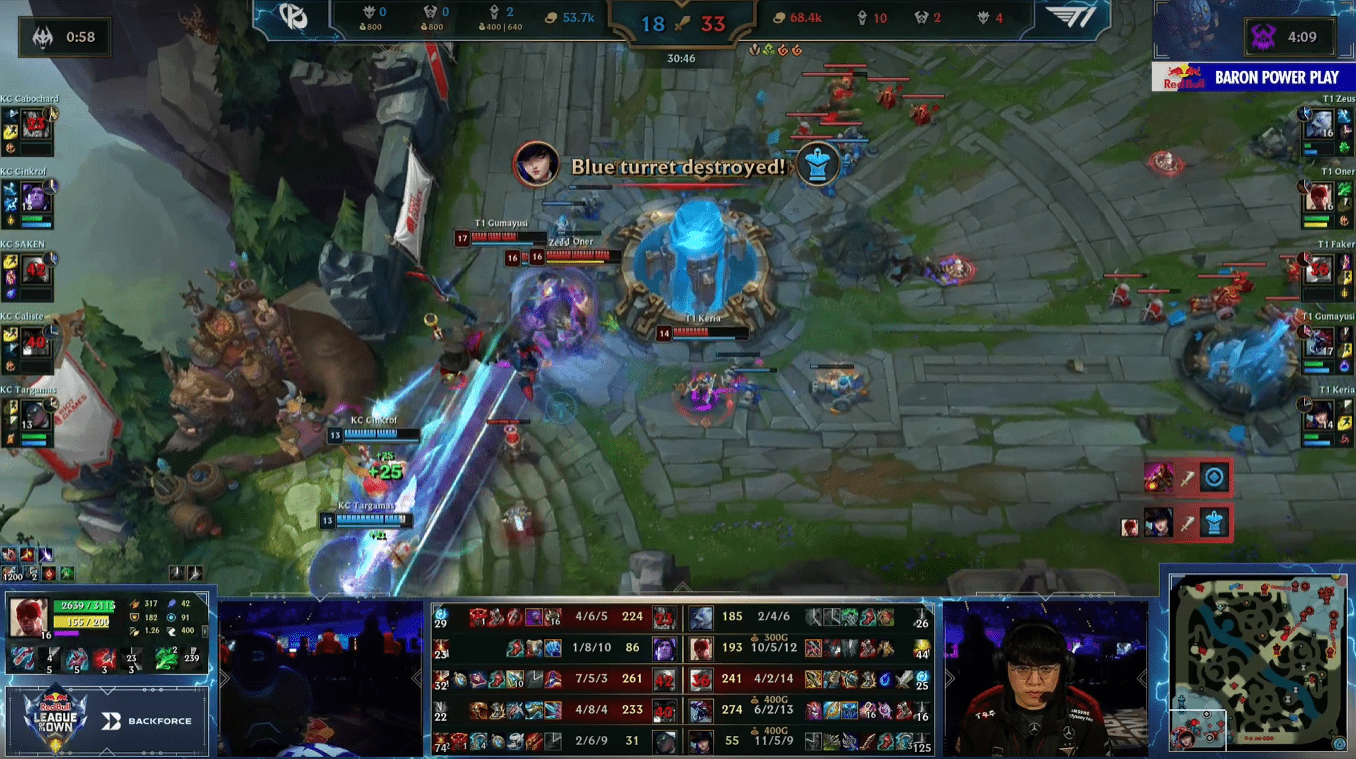
Task: Pick T1 Gumayusi's player portrait
Action: pyautogui.click(x=1320, y=341)
